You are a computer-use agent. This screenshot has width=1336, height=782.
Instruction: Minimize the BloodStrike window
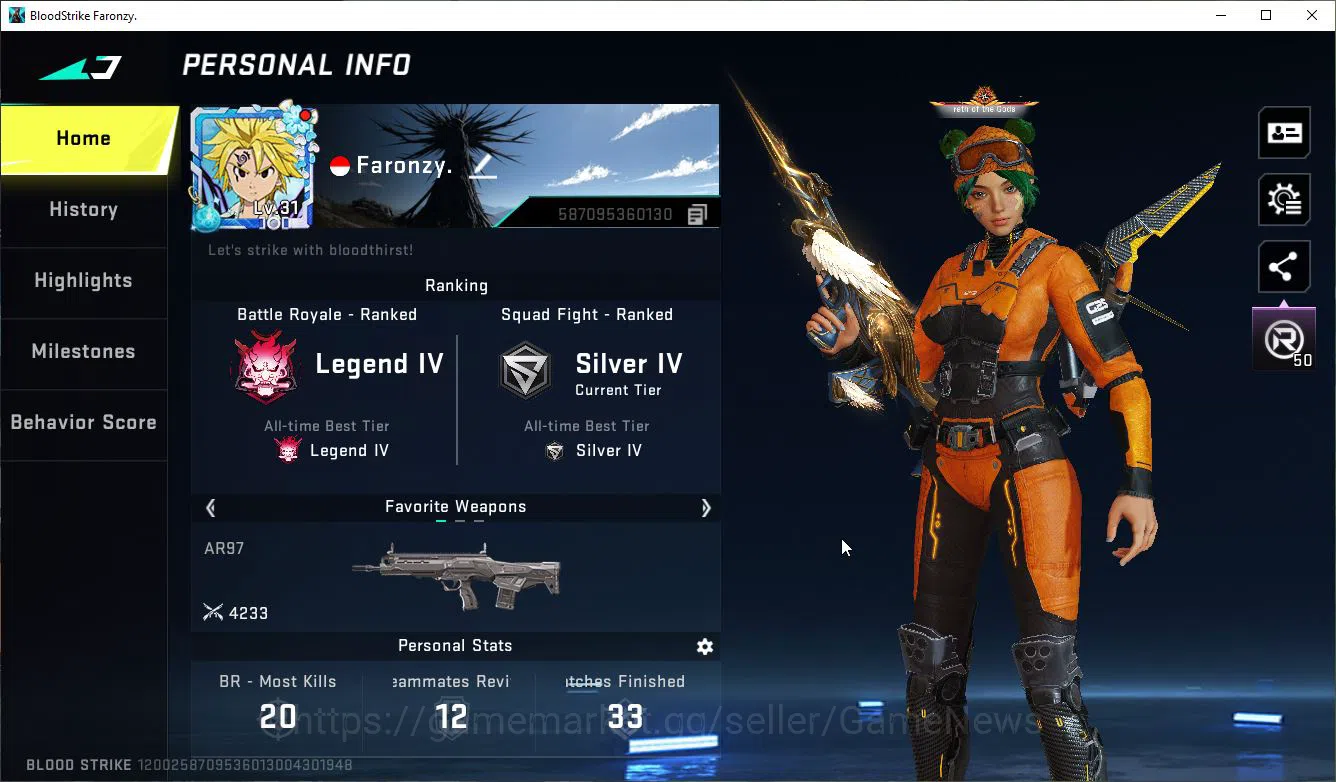[1220, 15]
